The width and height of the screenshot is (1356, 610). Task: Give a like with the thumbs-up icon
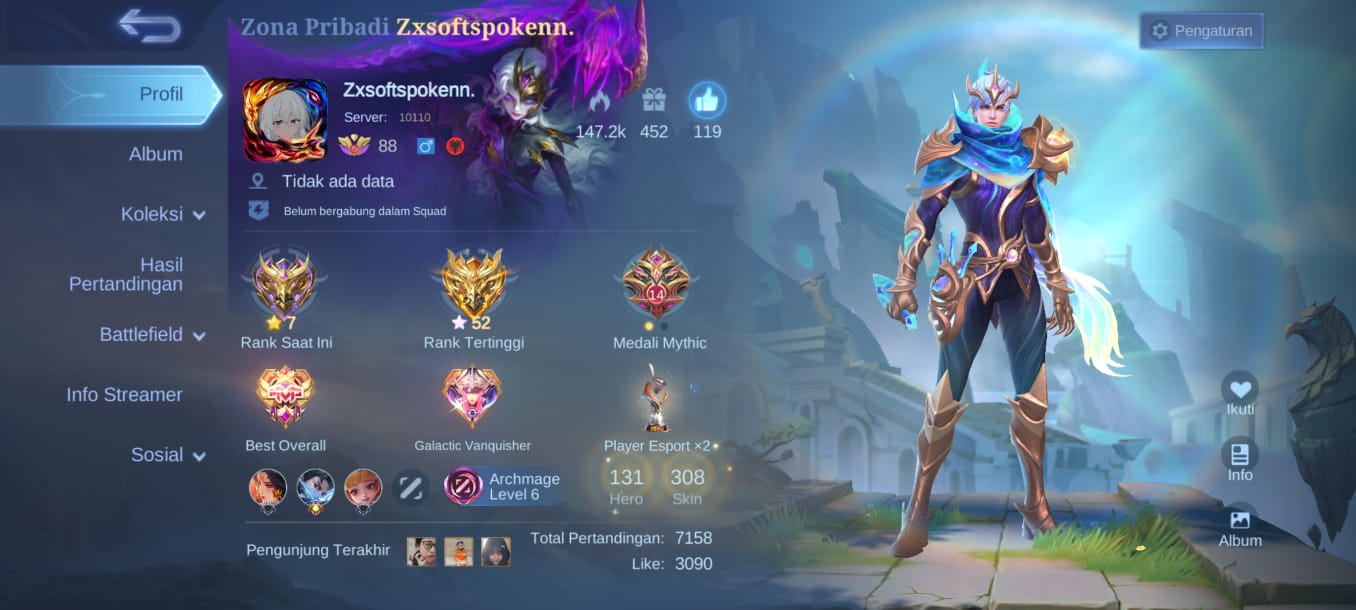click(x=707, y=101)
